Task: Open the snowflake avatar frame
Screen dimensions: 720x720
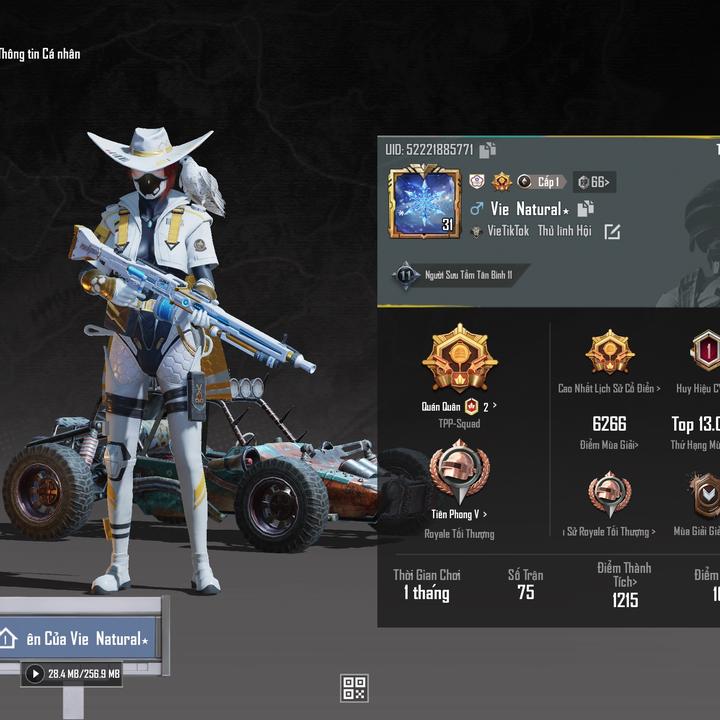Action: coord(424,202)
